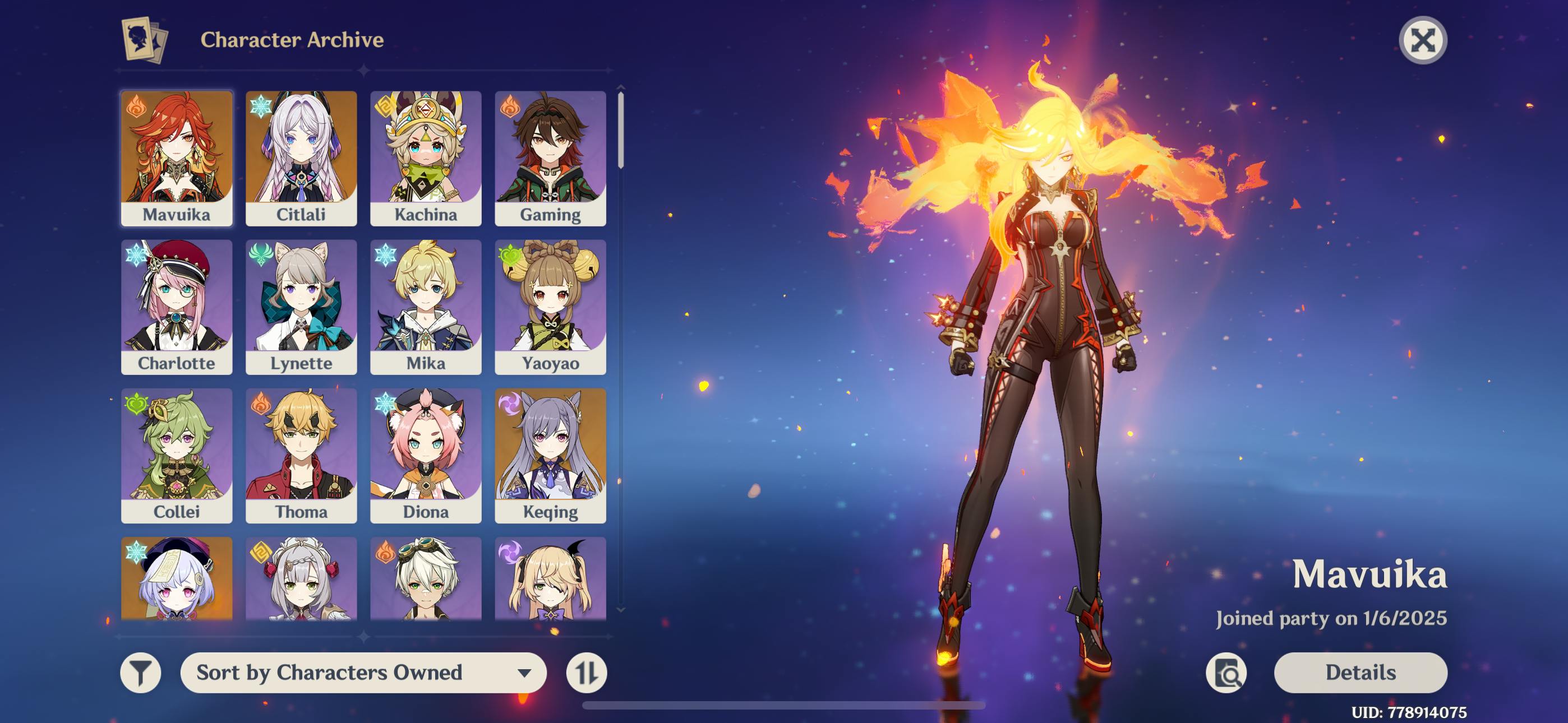The width and height of the screenshot is (1568, 723).
Task: Select Charlotte's portrait card
Action: (177, 307)
